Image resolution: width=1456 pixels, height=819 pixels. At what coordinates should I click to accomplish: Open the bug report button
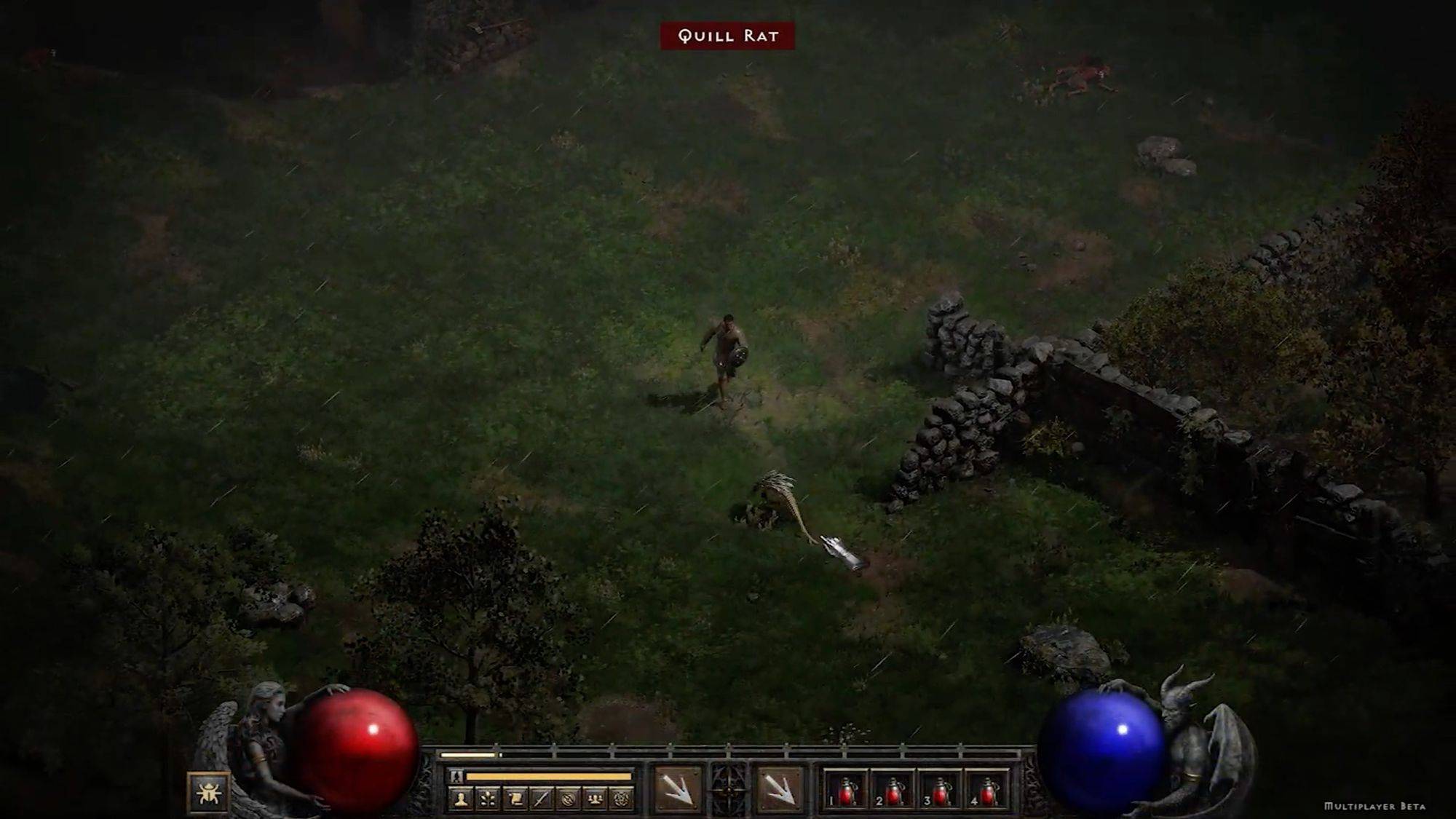click(x=208, y=792)
